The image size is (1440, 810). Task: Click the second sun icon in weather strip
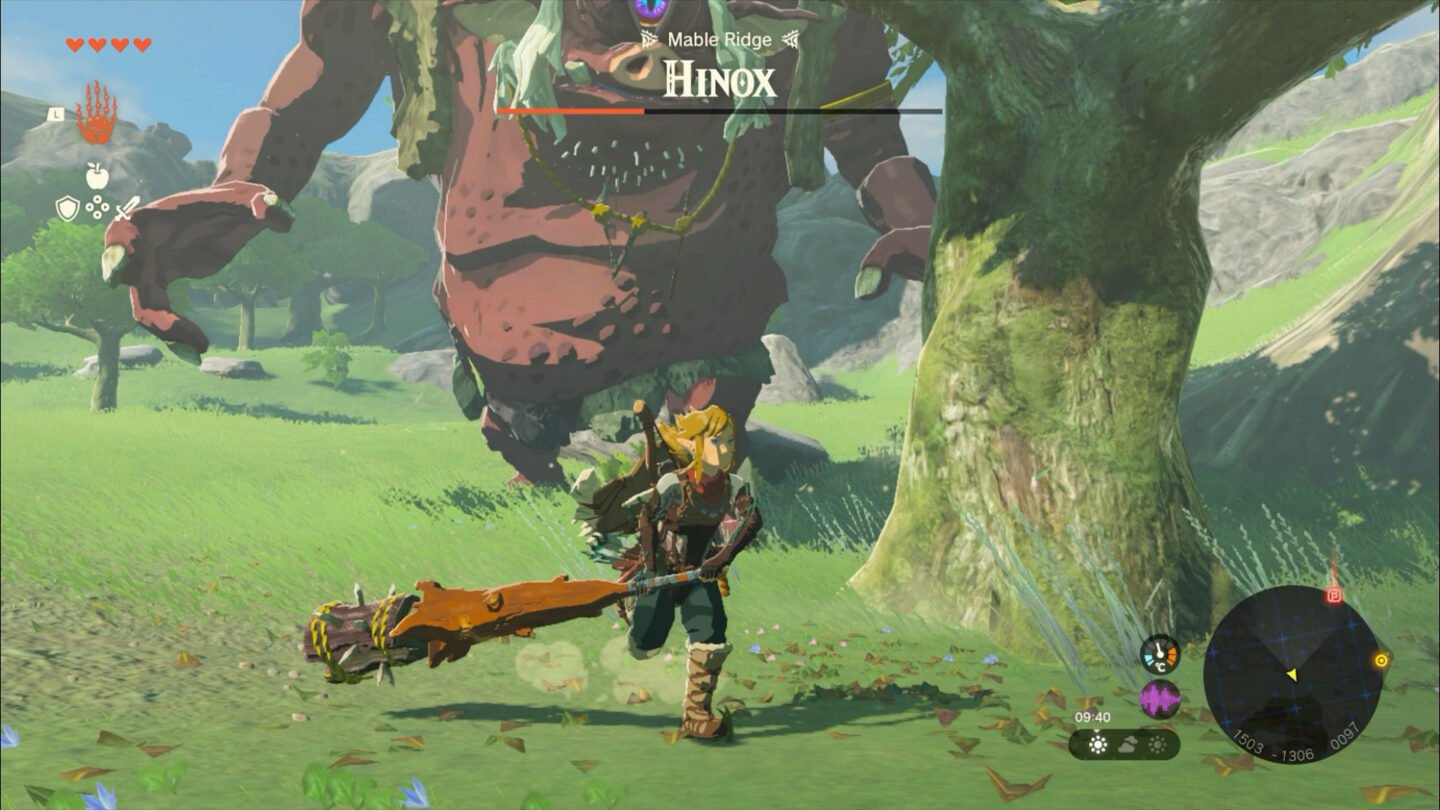1157,742
